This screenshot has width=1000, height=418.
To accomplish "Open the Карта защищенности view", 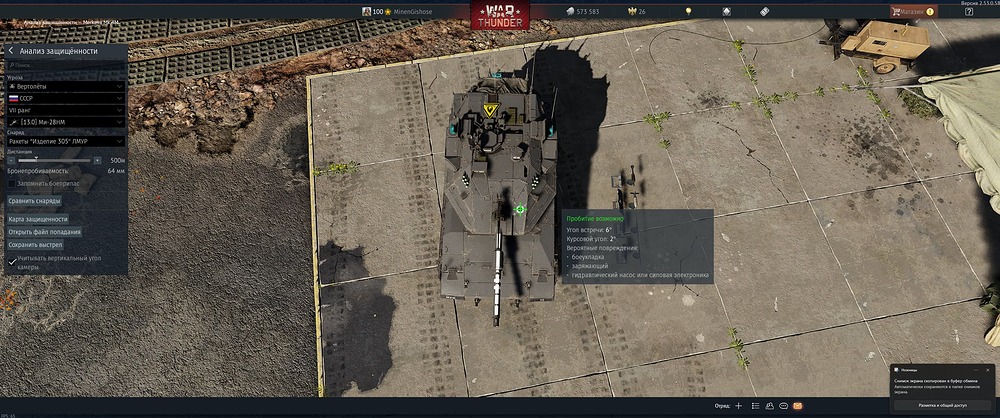I will click(x=38, y=218).
